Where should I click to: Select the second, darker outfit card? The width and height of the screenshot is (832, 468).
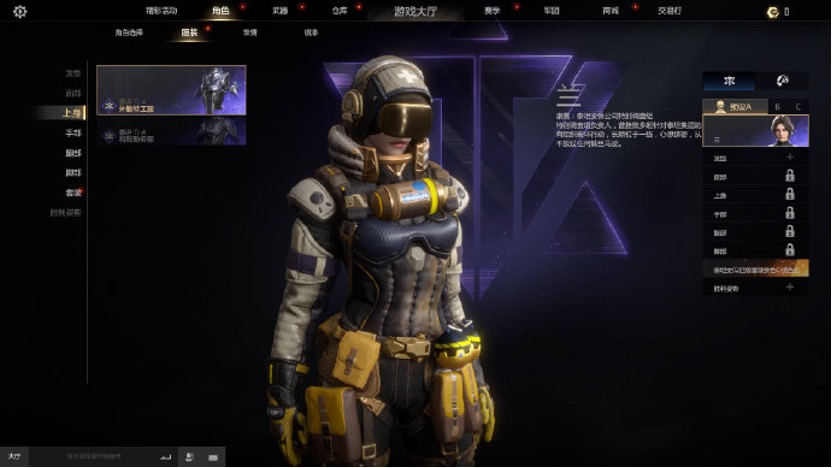click(x=171, y=131)
